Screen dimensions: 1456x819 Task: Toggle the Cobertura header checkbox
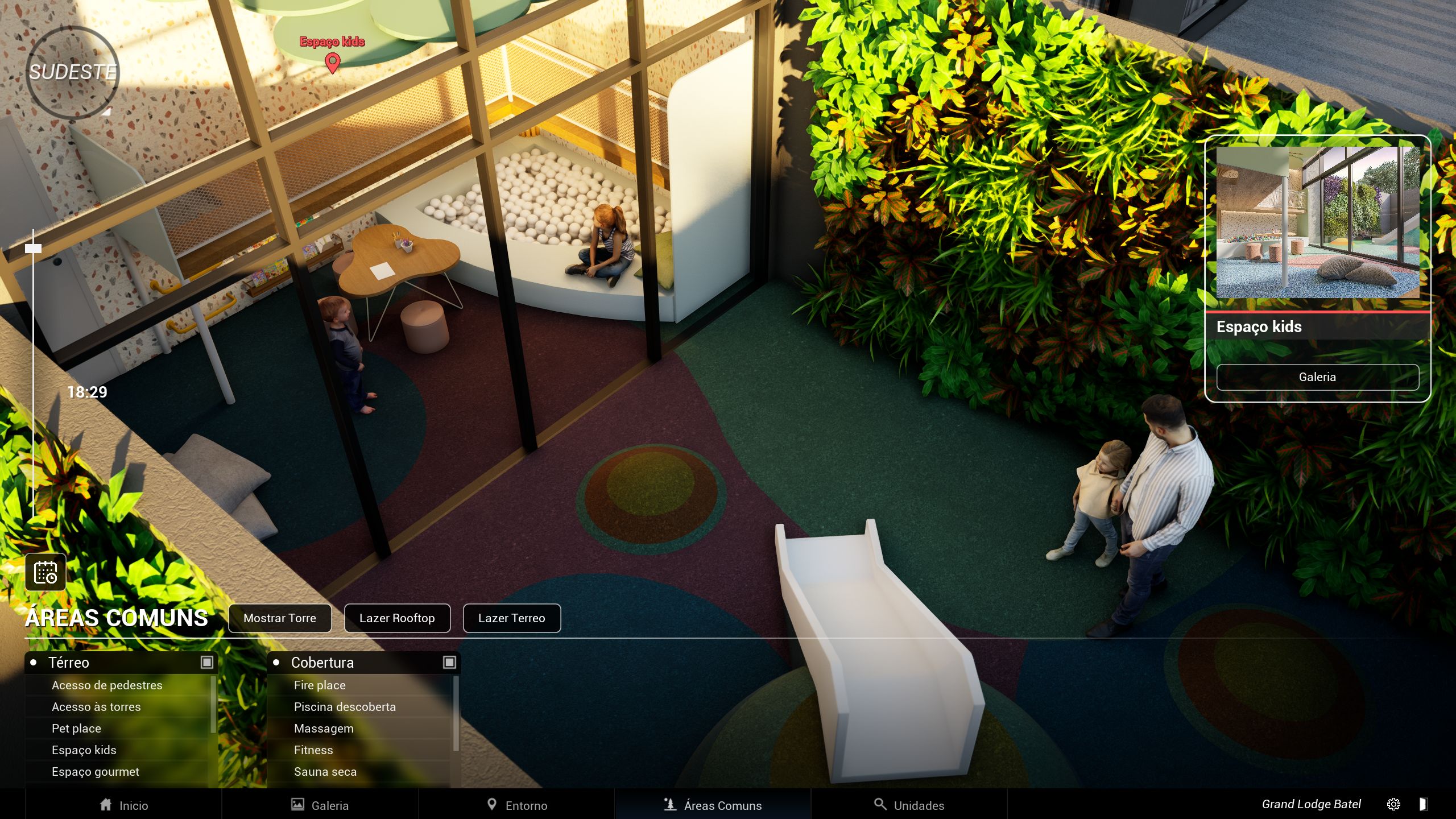pos(449,663)
